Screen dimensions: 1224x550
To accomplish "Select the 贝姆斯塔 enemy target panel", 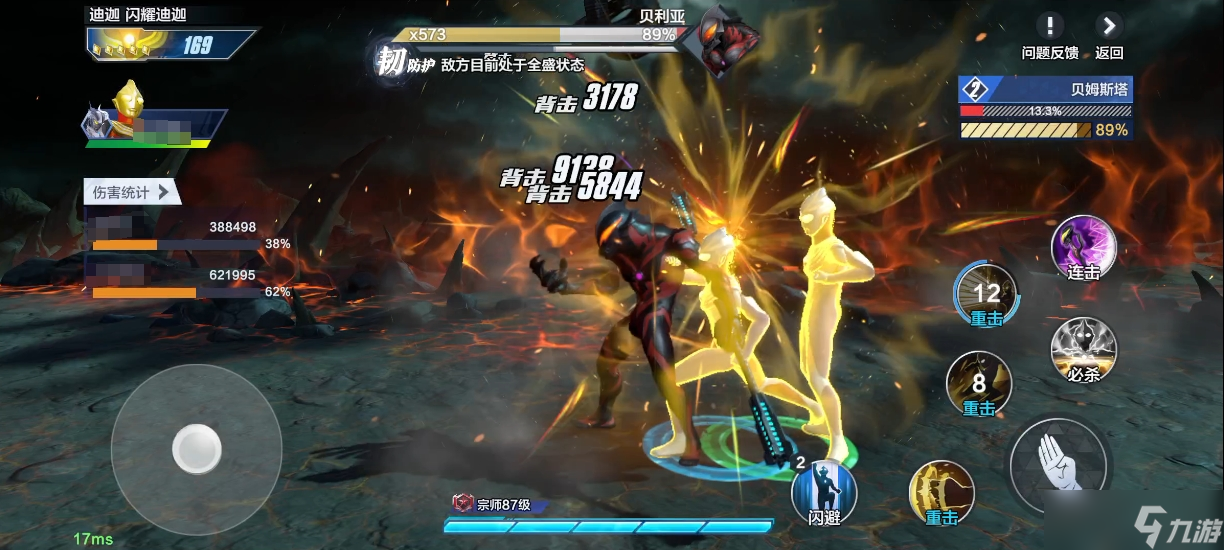I will click(1044, 109).
